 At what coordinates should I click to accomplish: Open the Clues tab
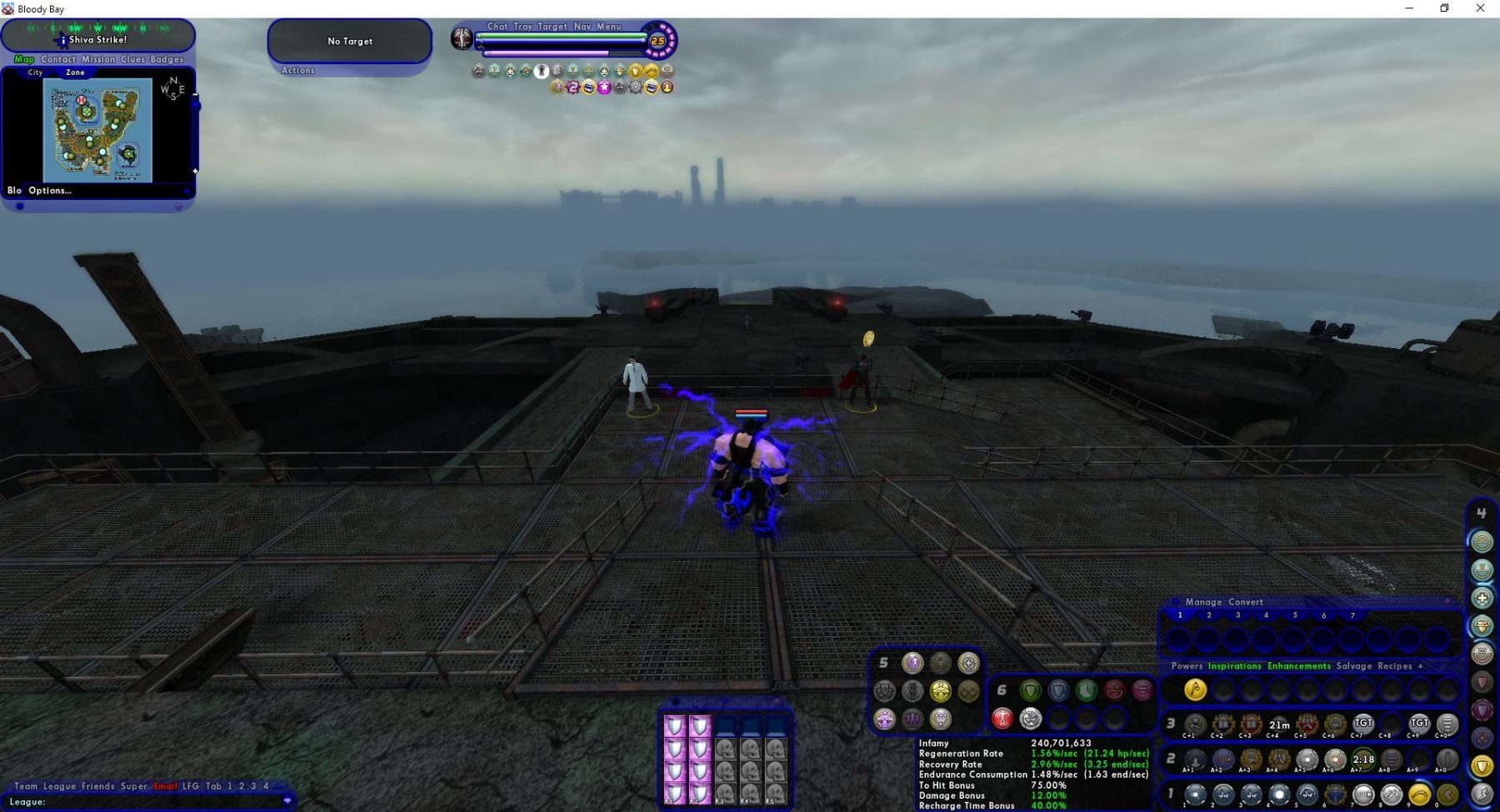tap(132, 59)
